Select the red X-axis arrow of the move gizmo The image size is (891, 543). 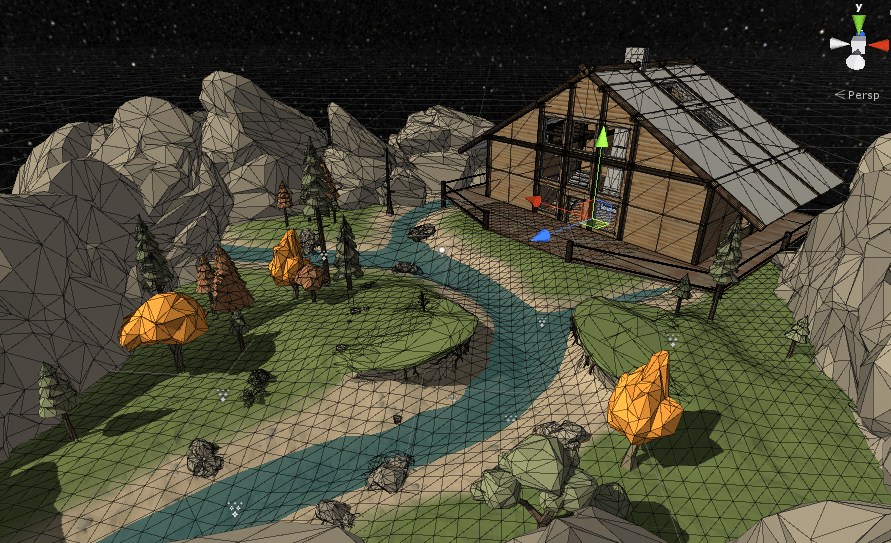535,202
